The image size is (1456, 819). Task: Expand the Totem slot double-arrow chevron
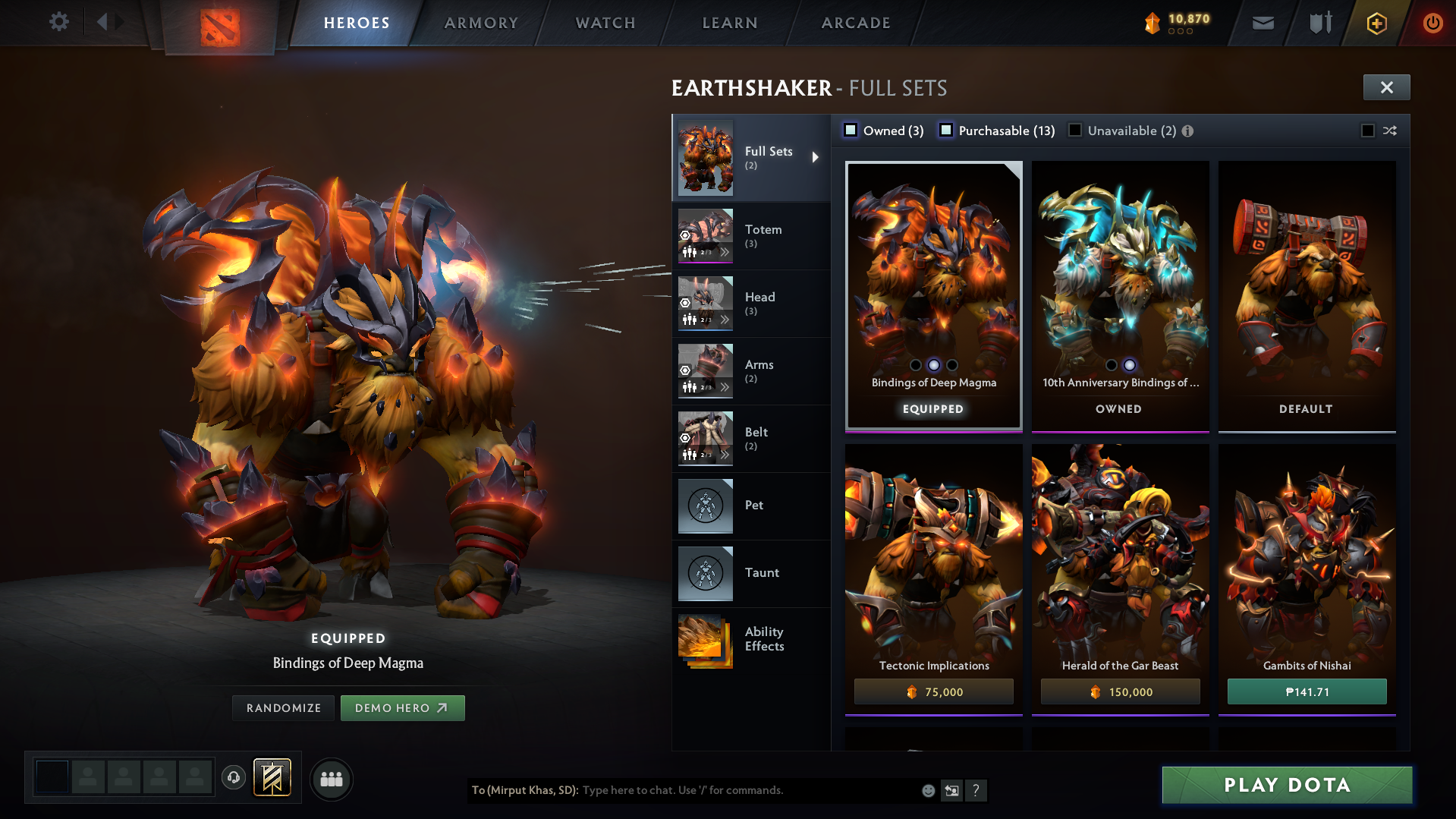[726, 253]
